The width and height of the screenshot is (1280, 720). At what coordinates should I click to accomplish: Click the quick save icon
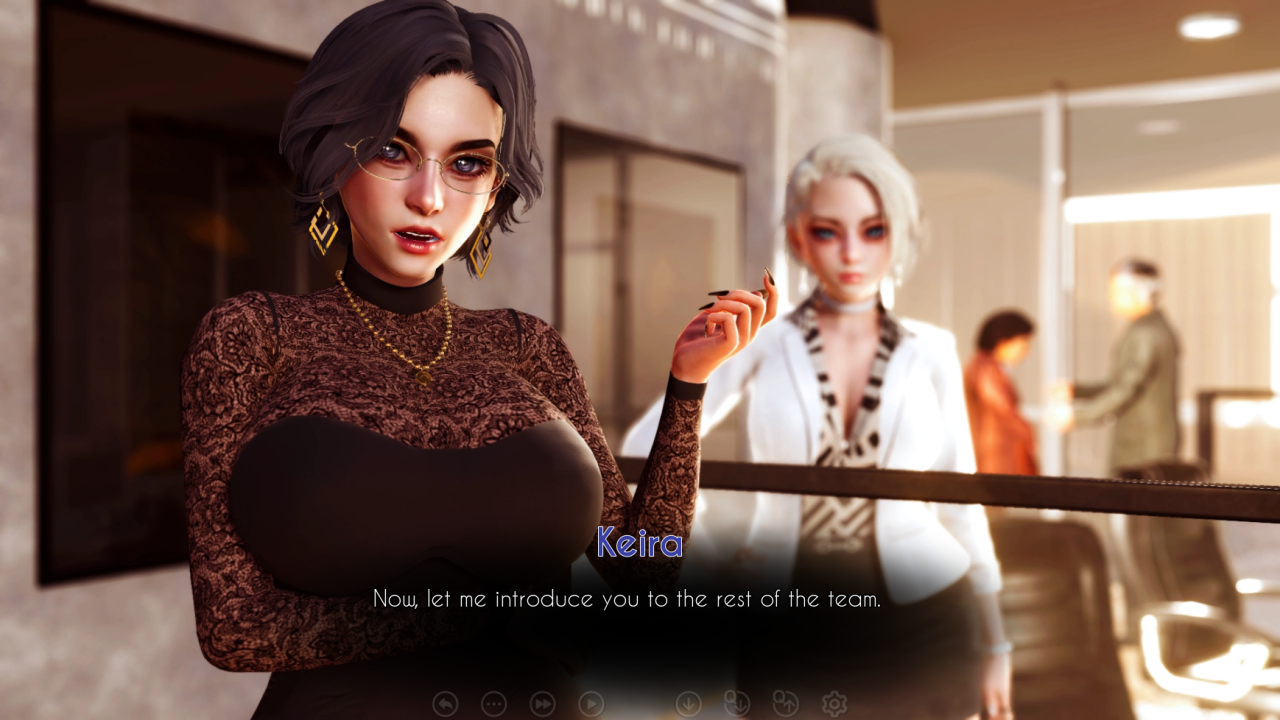click(736, 704)
